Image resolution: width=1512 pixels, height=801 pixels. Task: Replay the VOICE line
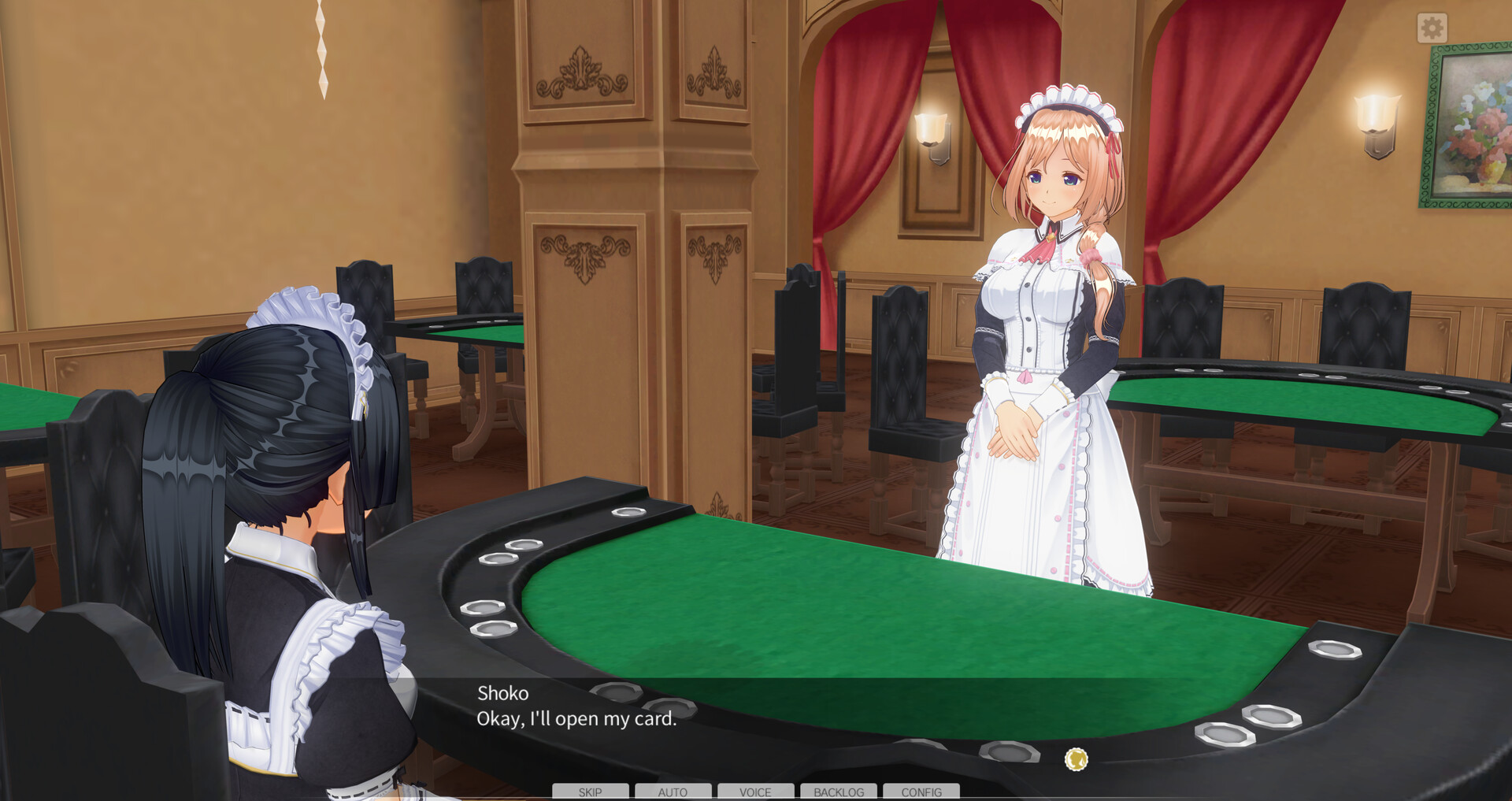(755, 792)
